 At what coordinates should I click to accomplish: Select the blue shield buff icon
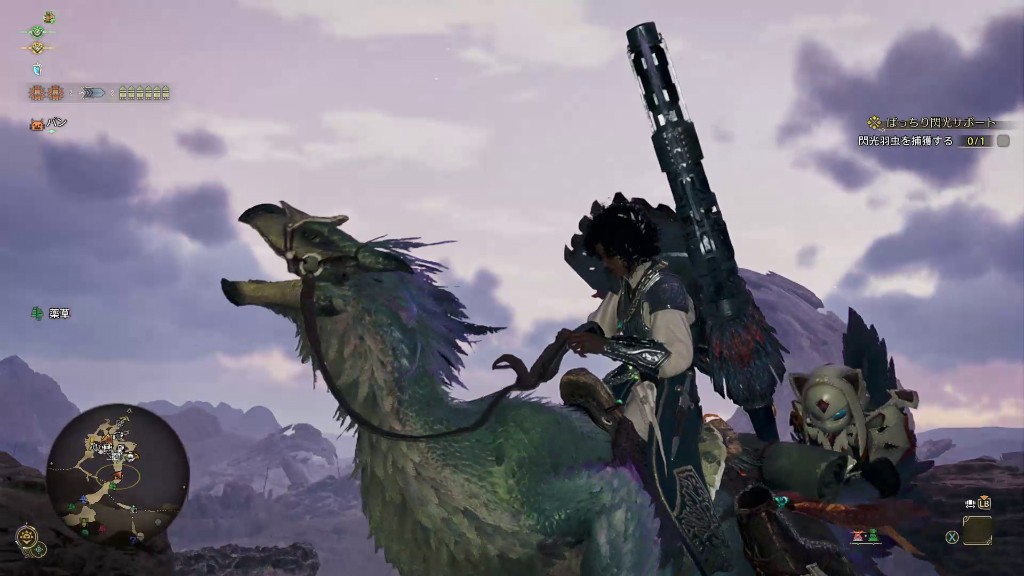click(x=38, y=69)
